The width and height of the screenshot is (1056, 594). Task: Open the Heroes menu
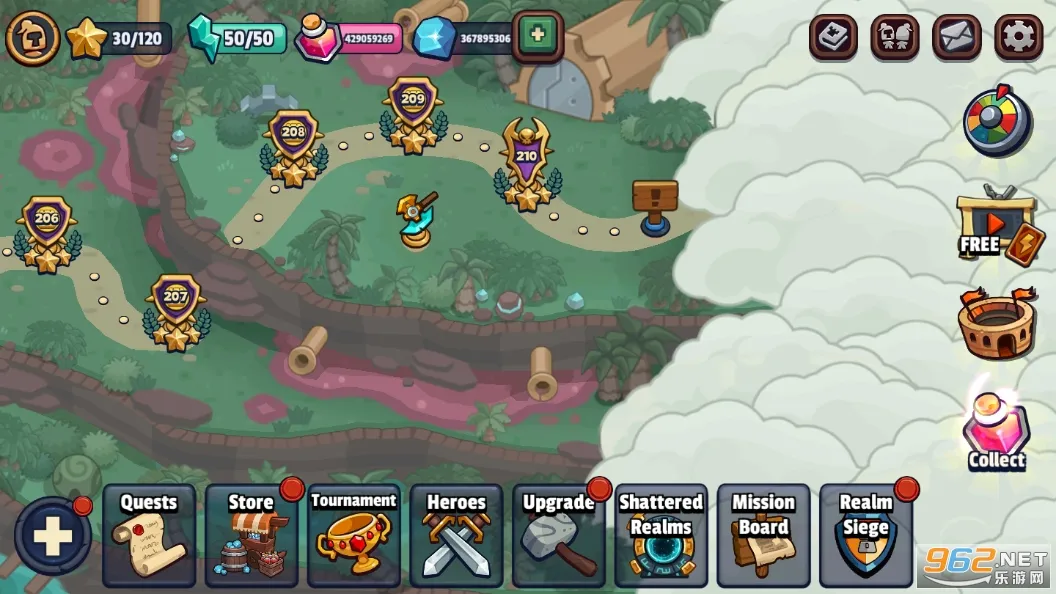[456, 535]
